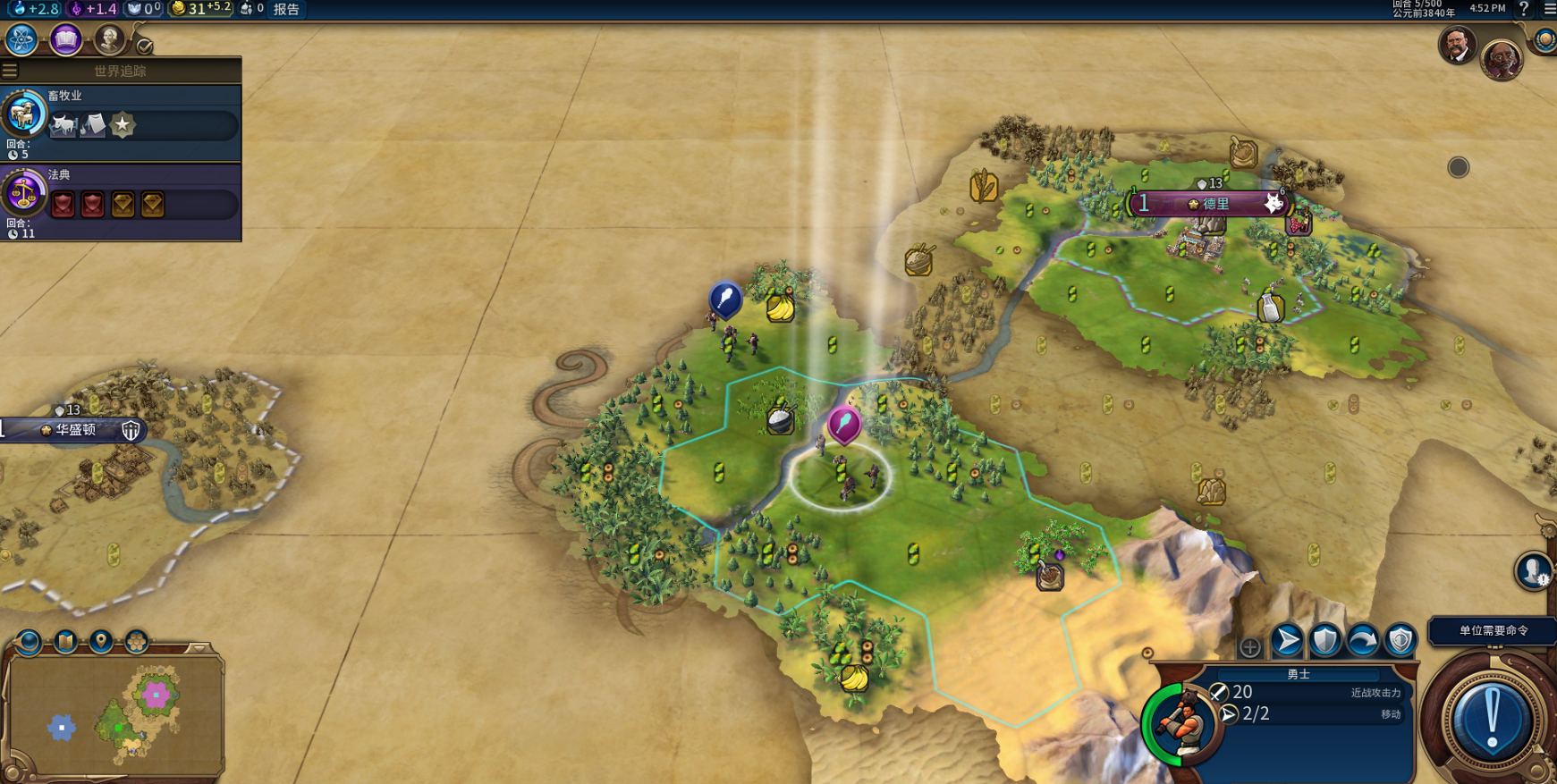Open the main game menu icon
This screenshot has width=1557, height=784.
tap(1549, 9)
